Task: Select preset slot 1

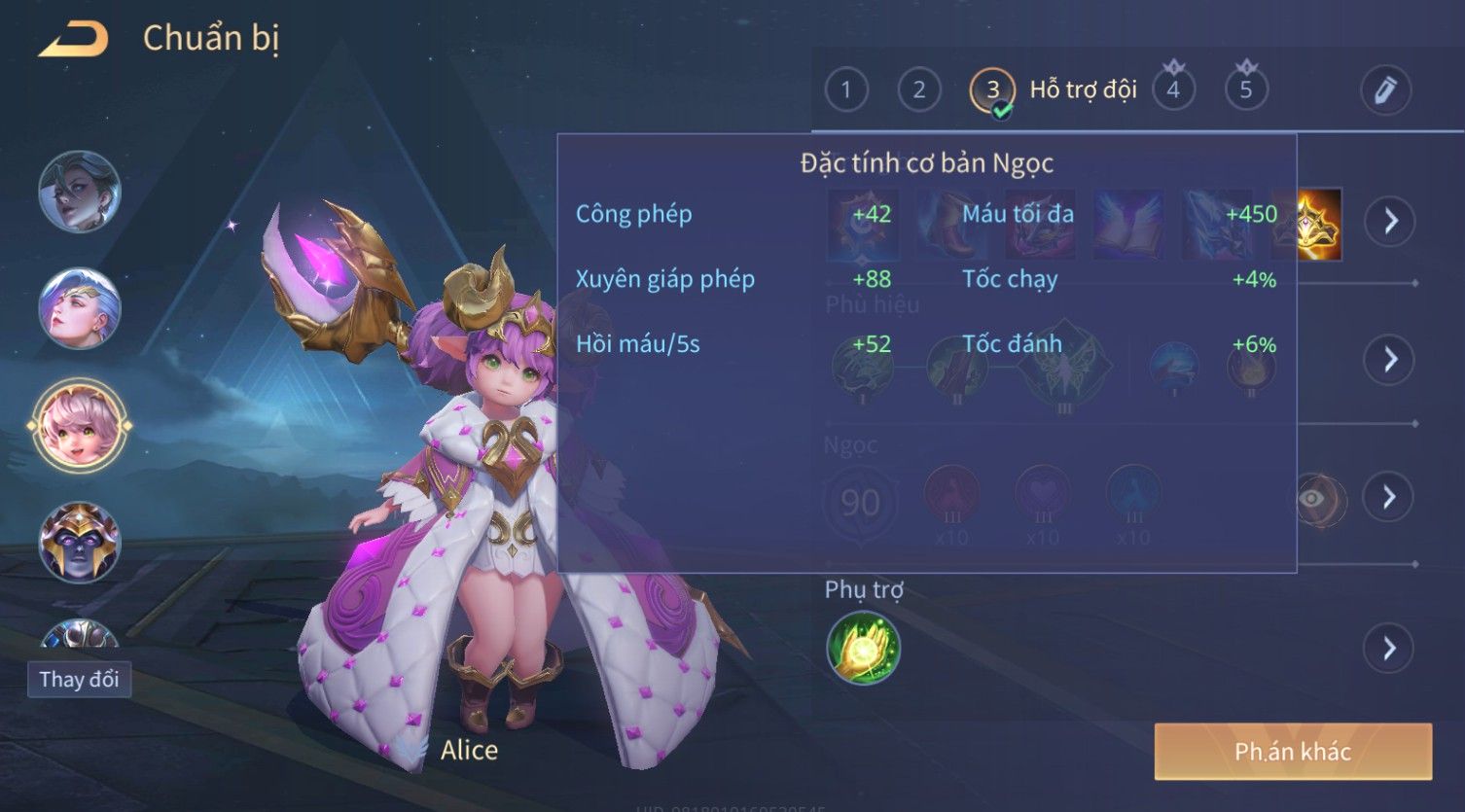Action: click(x=845, y=90)
